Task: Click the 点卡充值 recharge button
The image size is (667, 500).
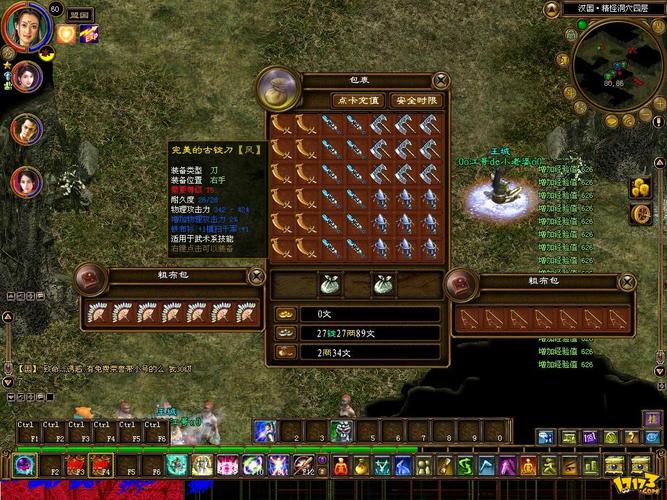Action: [x=358, y=100]
